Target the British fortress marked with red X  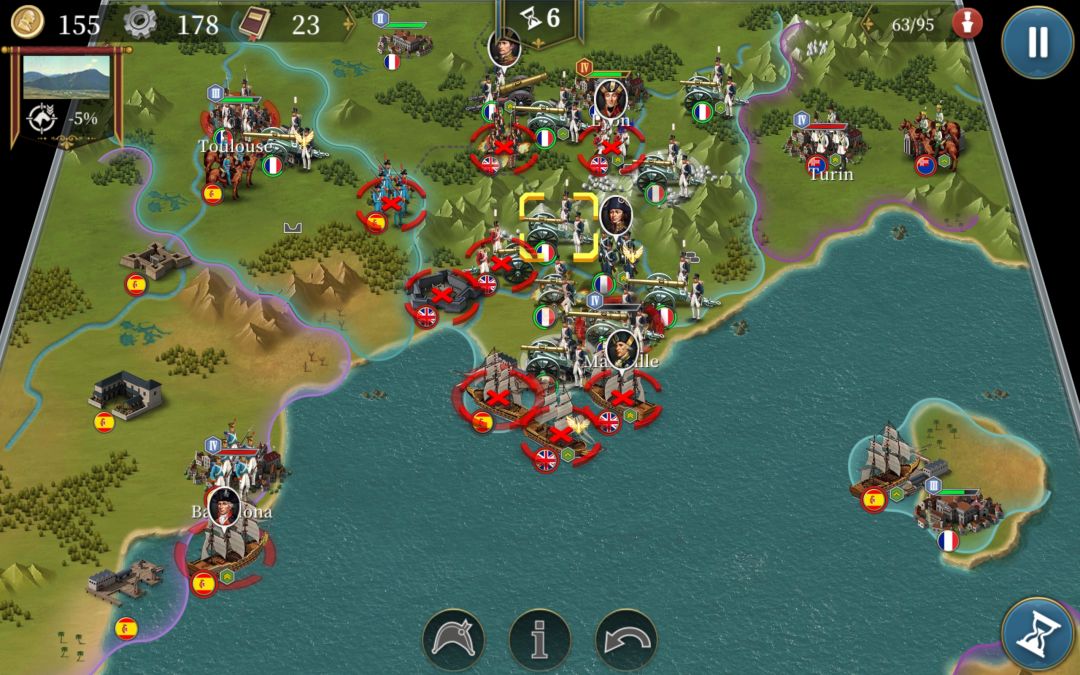(x=441, y=295)
